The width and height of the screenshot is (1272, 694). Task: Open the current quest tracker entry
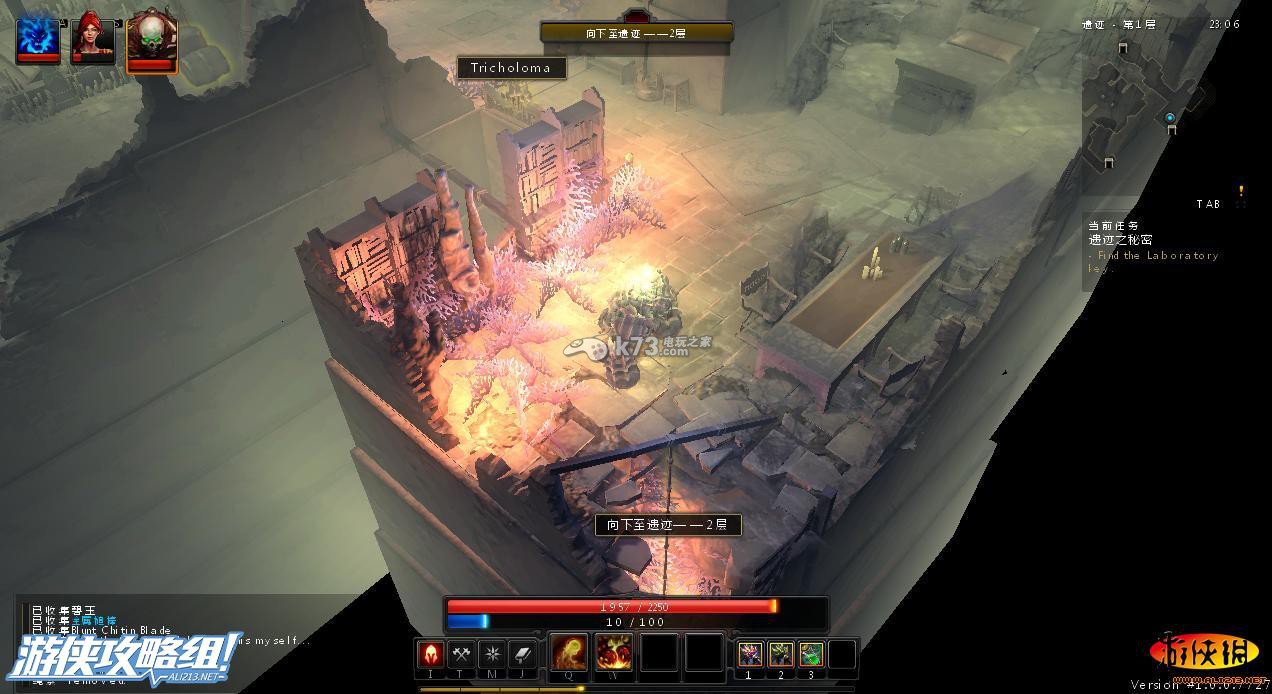tap(1150, 247)
